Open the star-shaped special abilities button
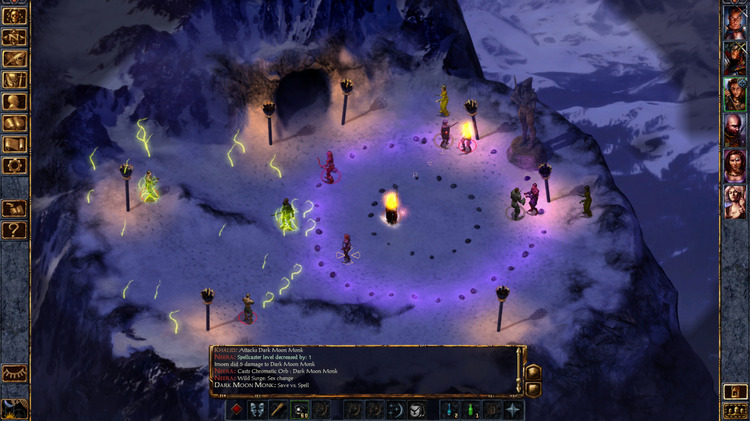This screenshot has width=750, height=421. (514, 409)
